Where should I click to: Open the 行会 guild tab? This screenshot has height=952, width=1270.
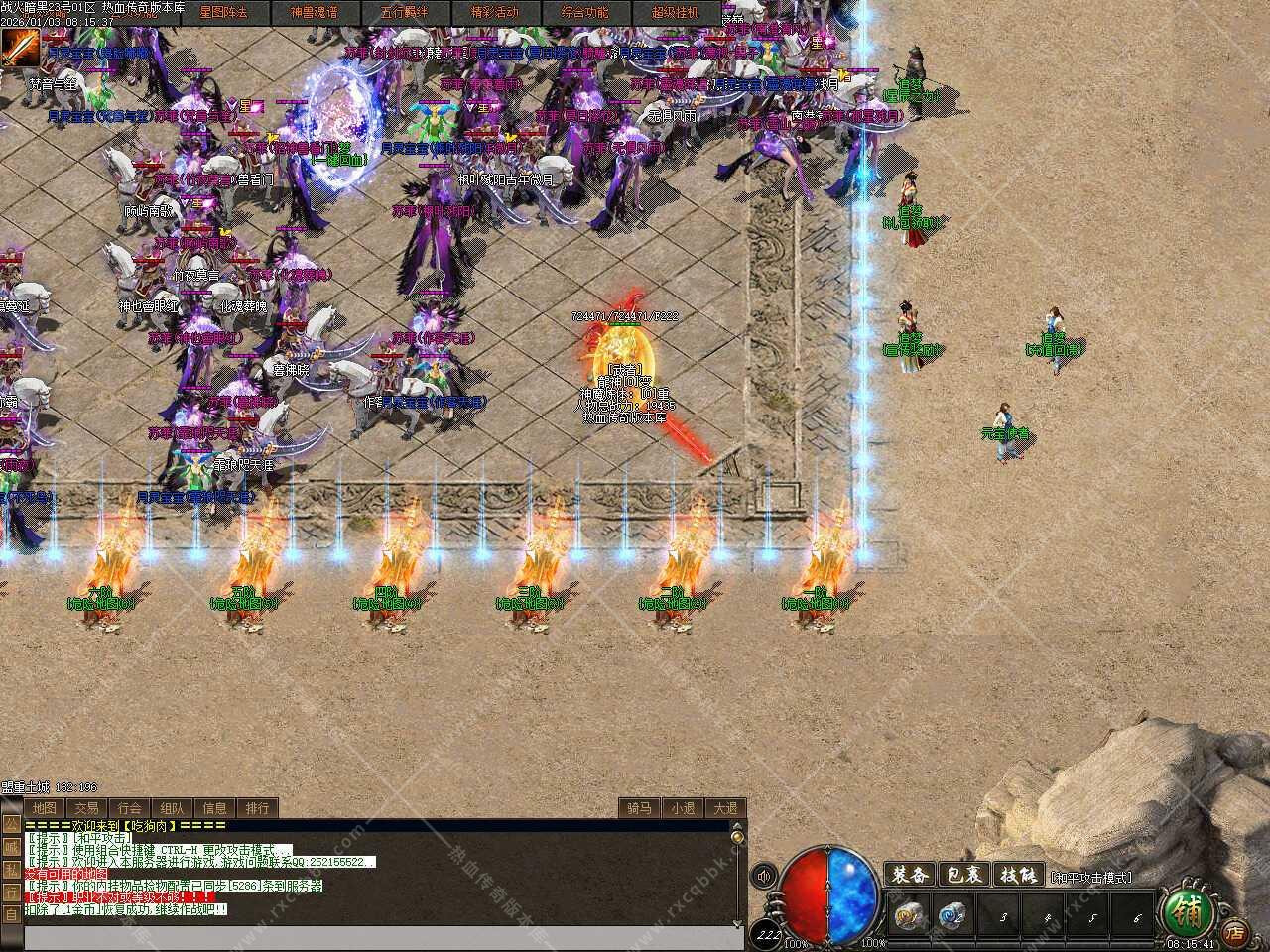[x=129, y=808]
